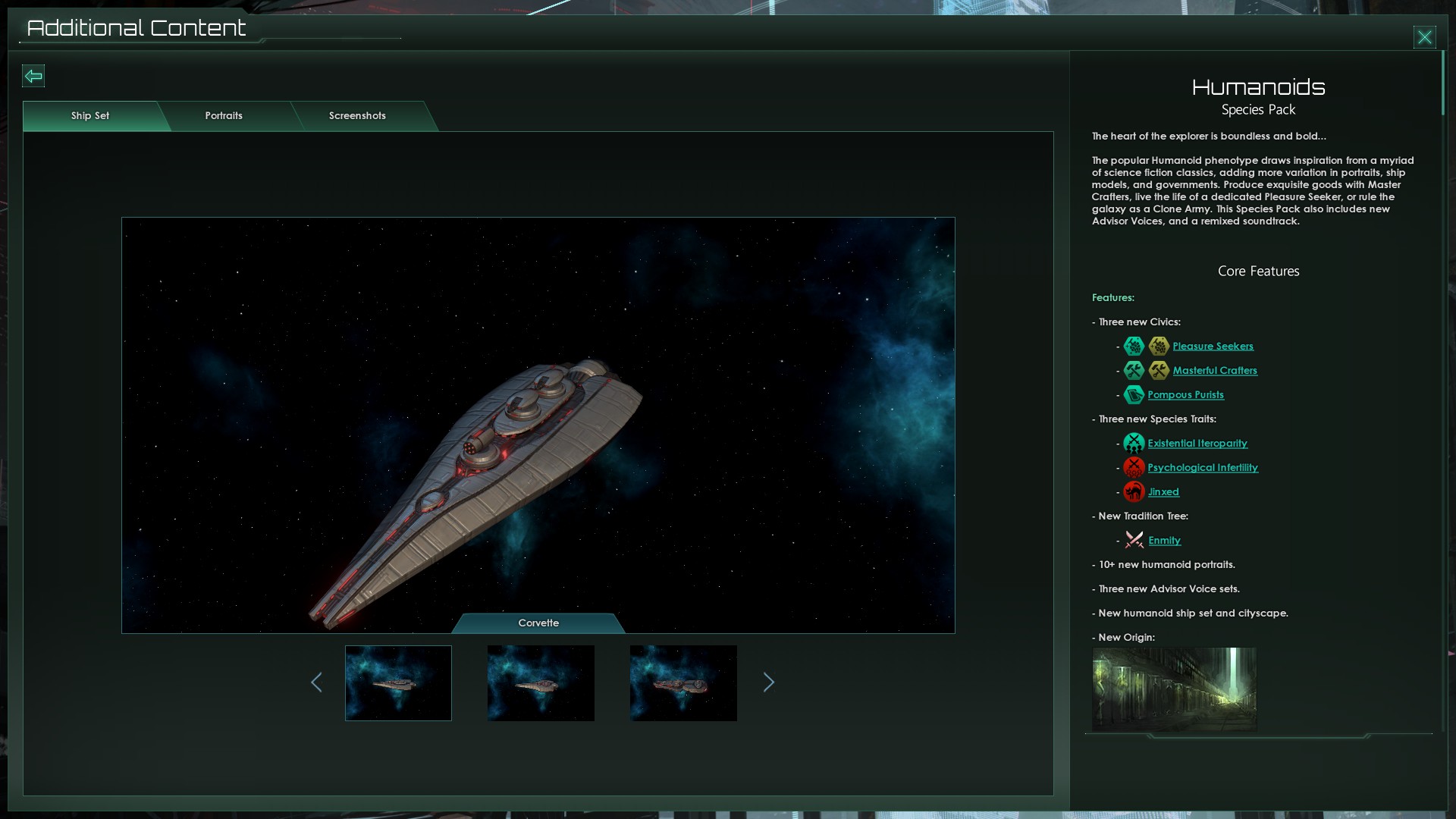Switch to the Screenshots tab
The height and width of the screenshot is (819, 1456).
356,116
